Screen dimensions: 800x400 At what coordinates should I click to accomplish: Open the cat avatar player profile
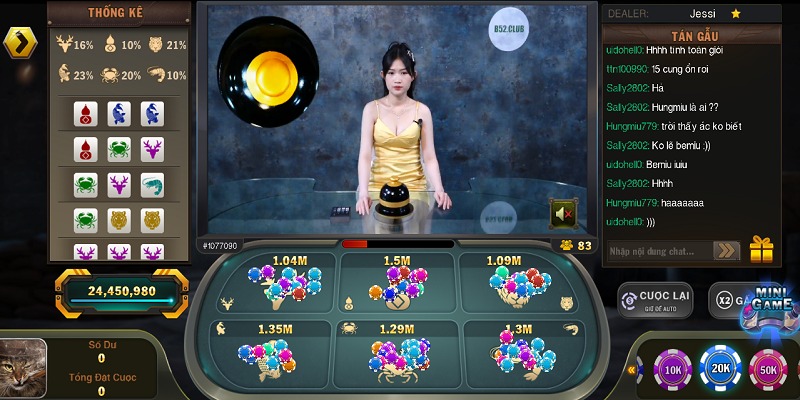point(23,363)
